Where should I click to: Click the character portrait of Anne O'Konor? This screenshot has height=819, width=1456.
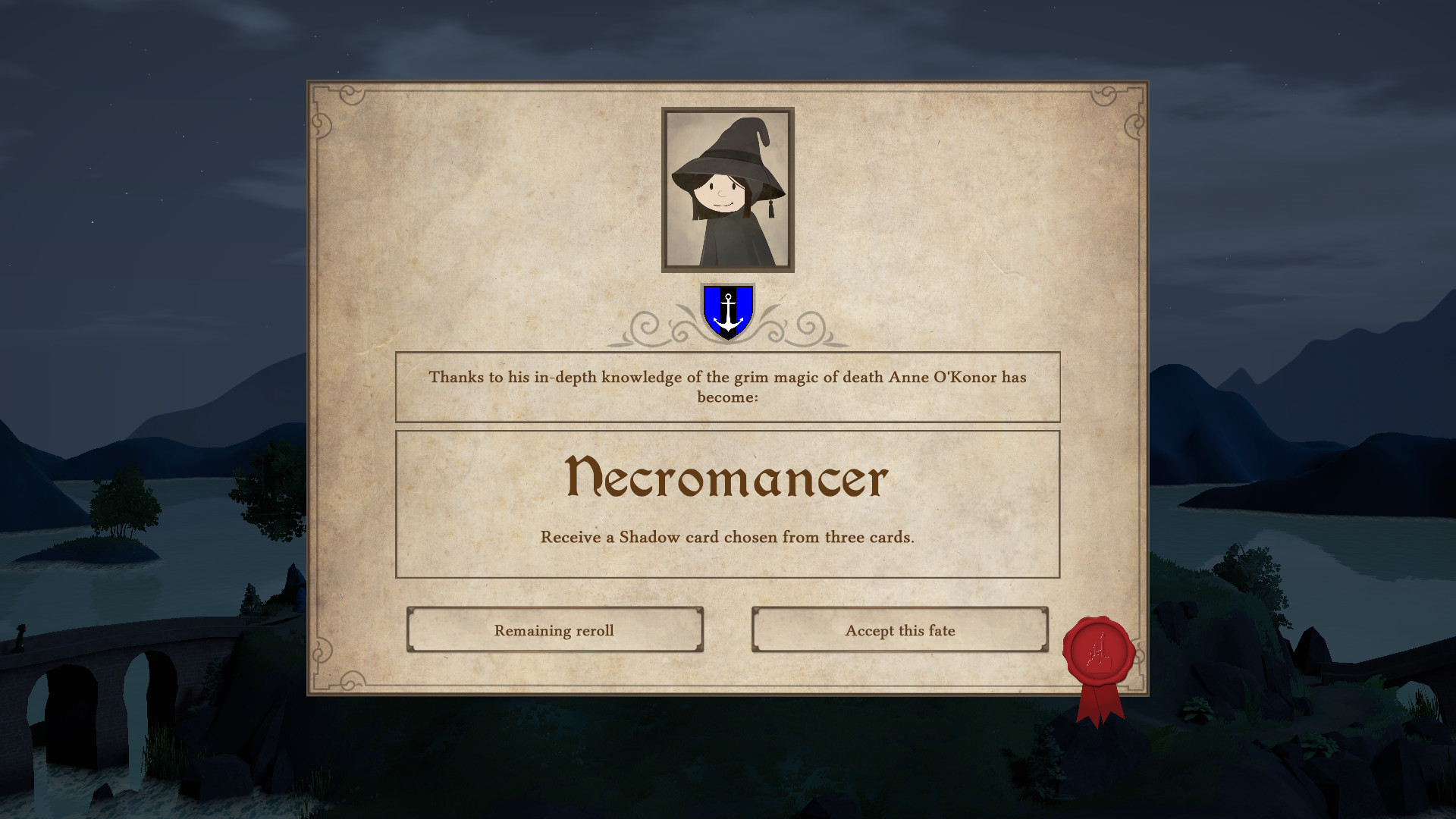click(x=726, y=192)
